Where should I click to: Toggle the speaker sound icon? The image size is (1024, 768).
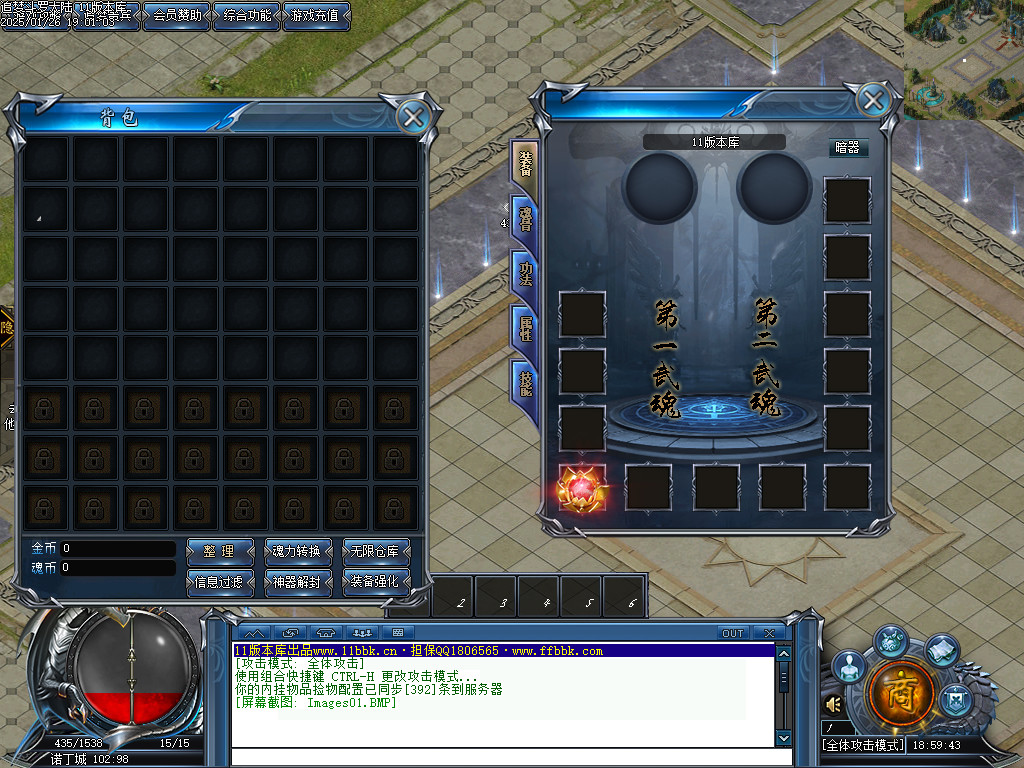[x=833, y=704]
